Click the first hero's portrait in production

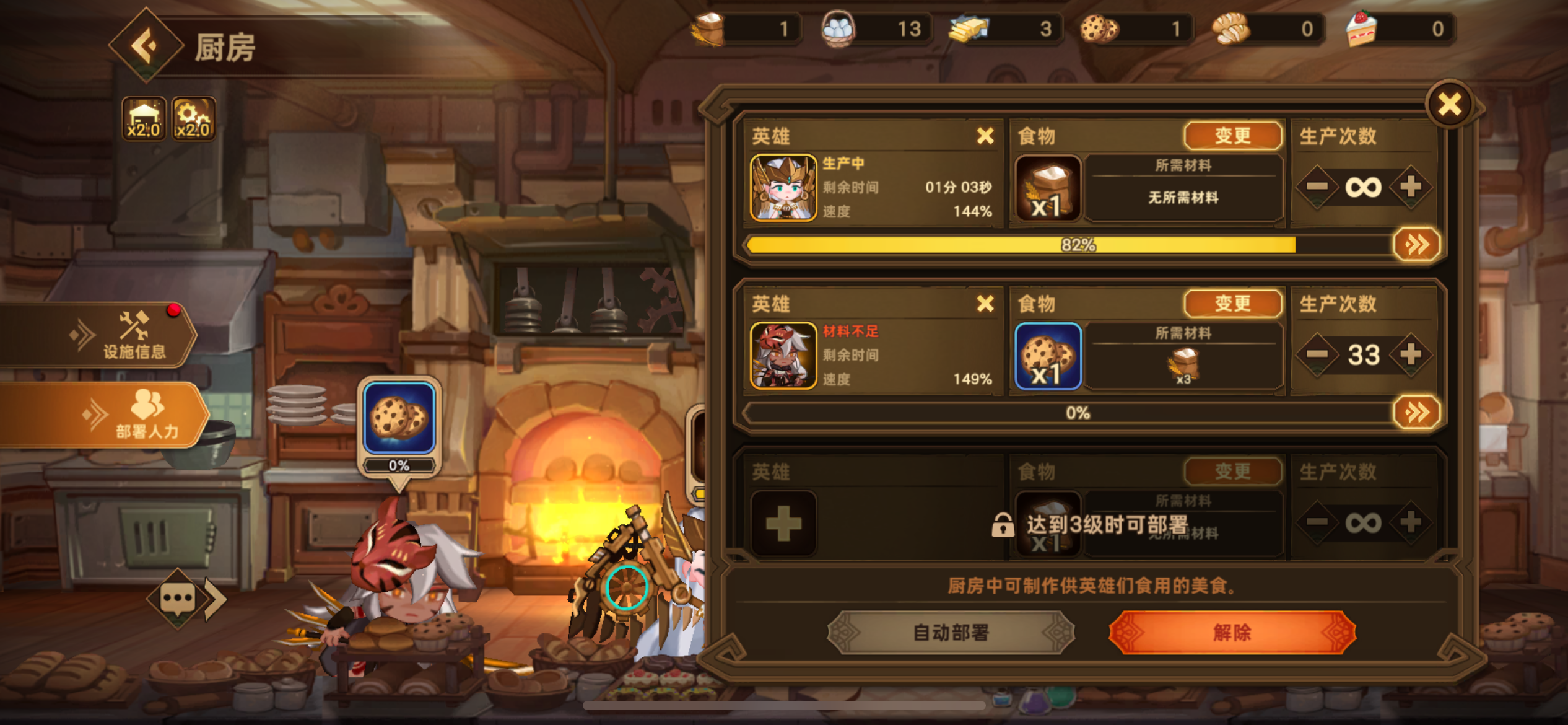pyautogui.click(x=782, y=187)
